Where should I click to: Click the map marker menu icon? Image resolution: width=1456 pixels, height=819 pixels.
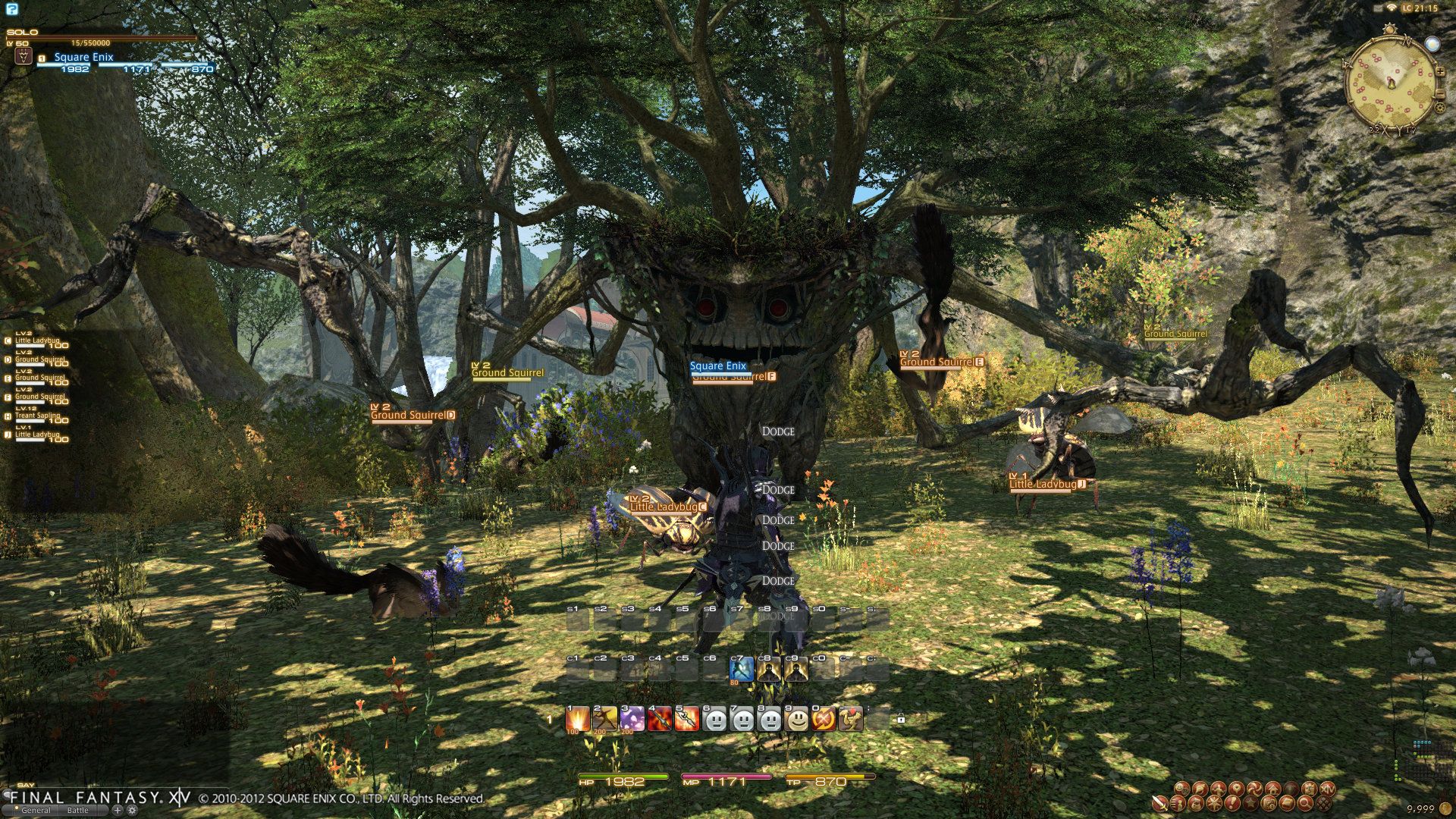click(1237, 789)
